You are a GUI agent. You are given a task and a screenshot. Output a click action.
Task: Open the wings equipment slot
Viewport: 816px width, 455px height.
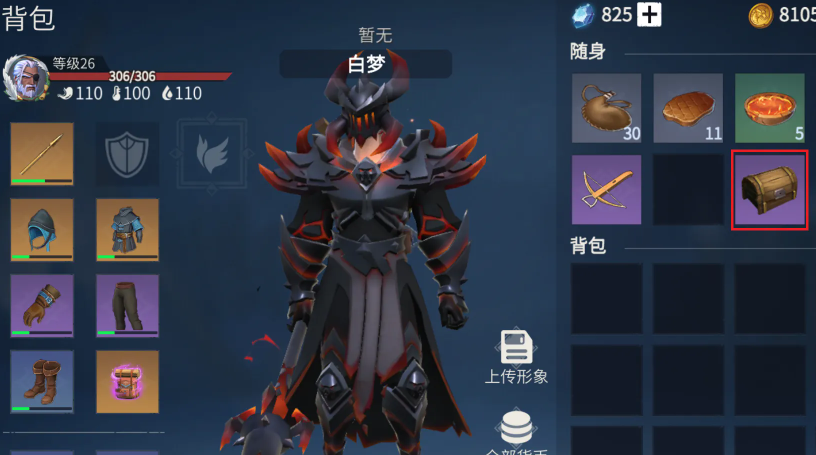tap(212, 154)
